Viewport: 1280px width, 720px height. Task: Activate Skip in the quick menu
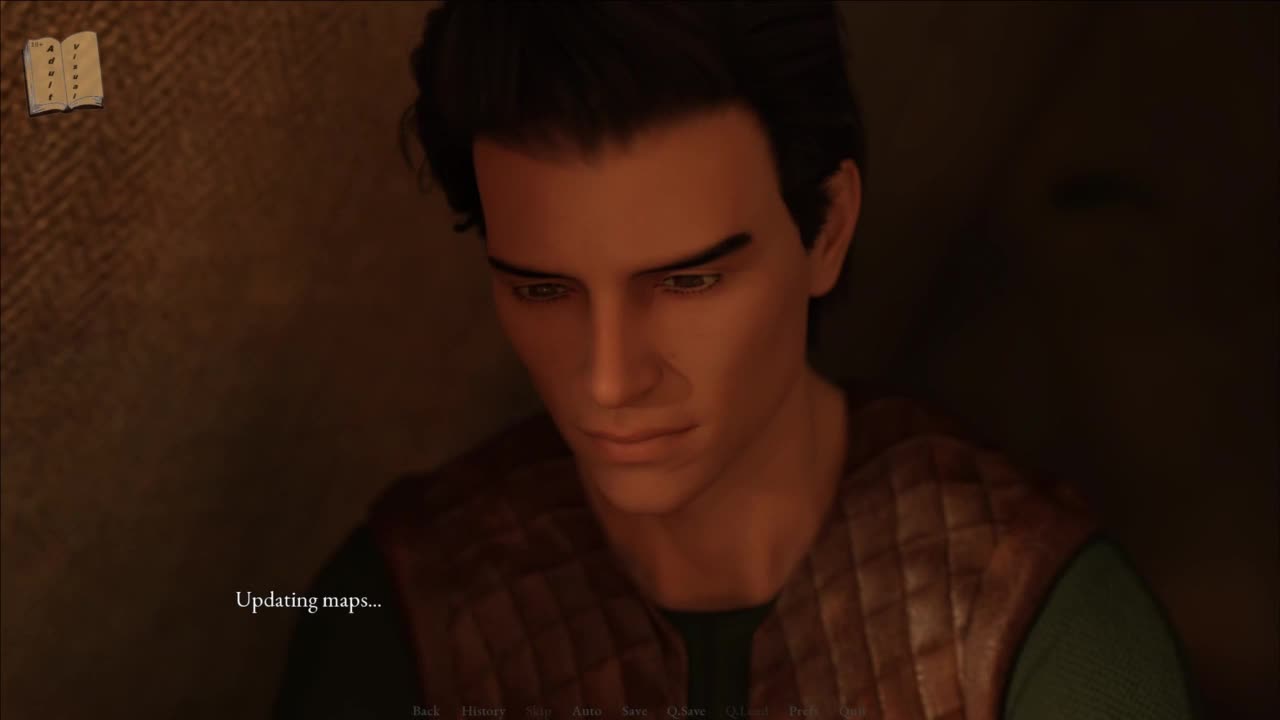tap(538, 711)
